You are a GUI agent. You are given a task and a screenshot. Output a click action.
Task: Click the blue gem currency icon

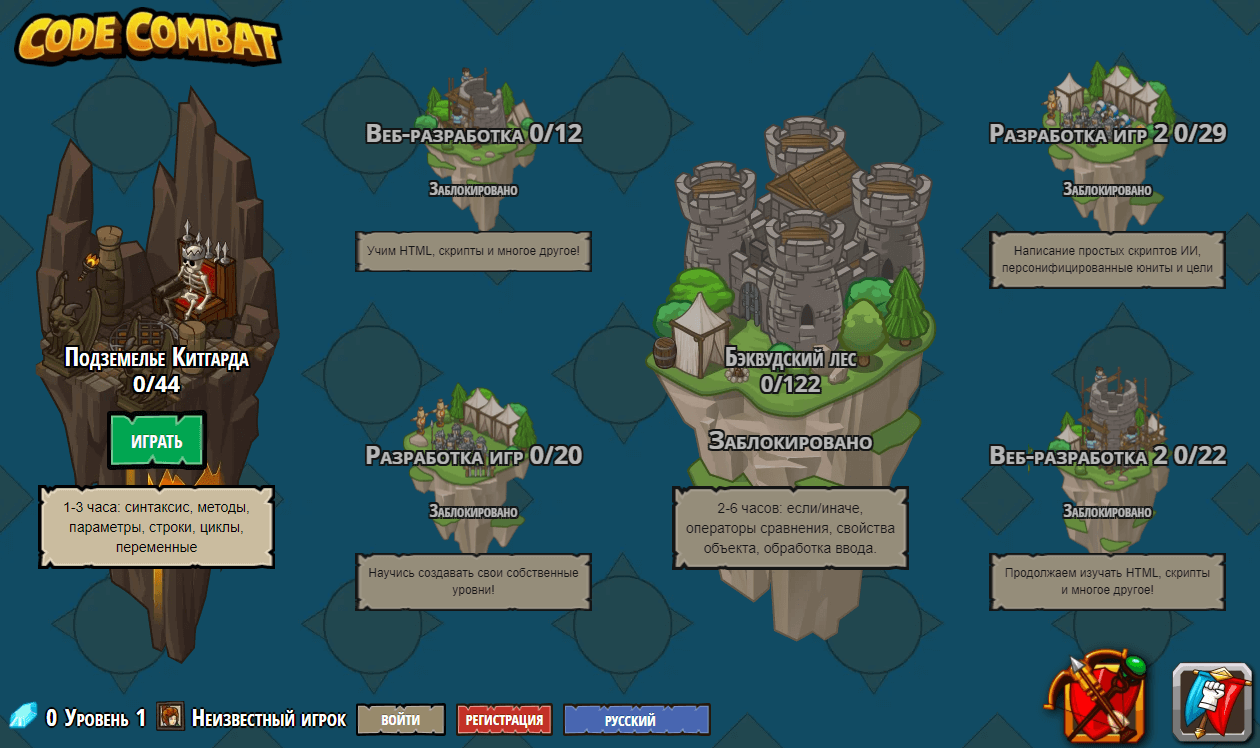tap(23, 716)
